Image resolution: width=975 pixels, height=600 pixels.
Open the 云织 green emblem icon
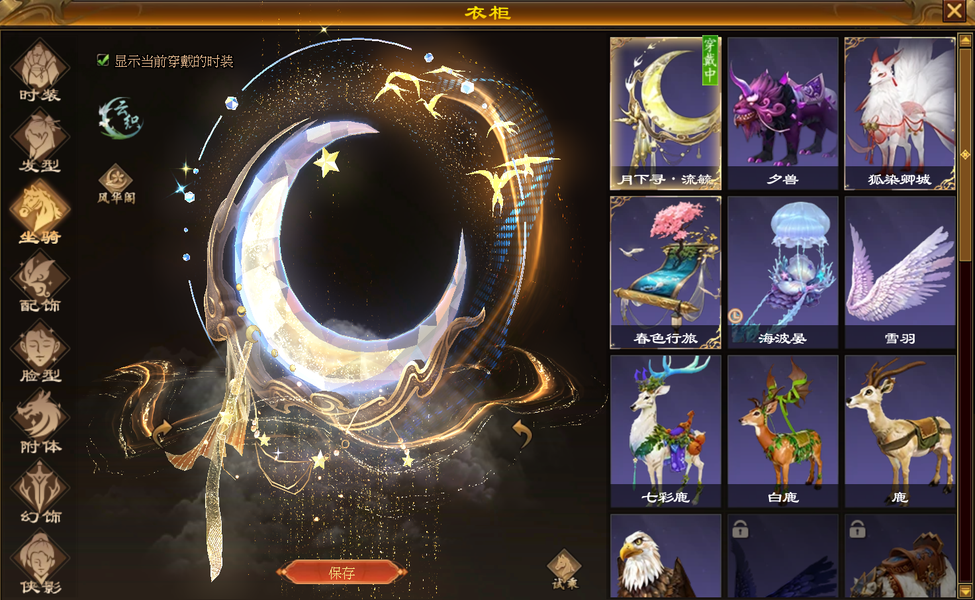coord(121,117)
